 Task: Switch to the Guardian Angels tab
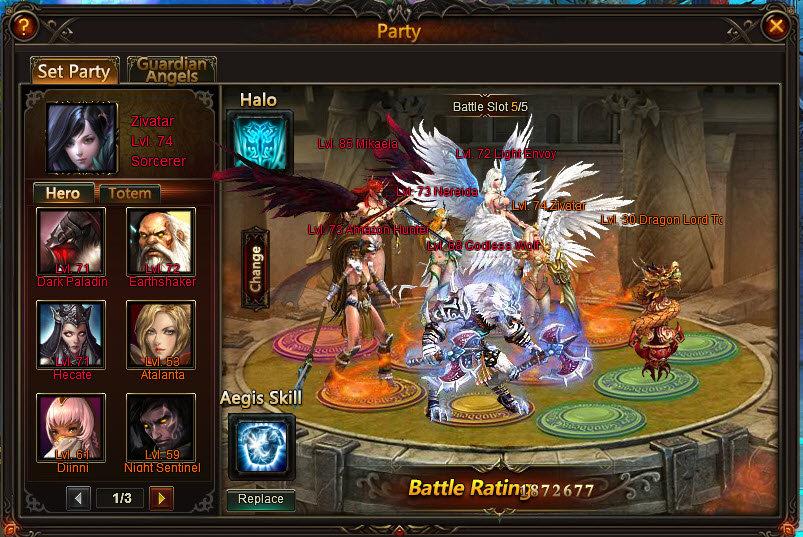(171, 70)
